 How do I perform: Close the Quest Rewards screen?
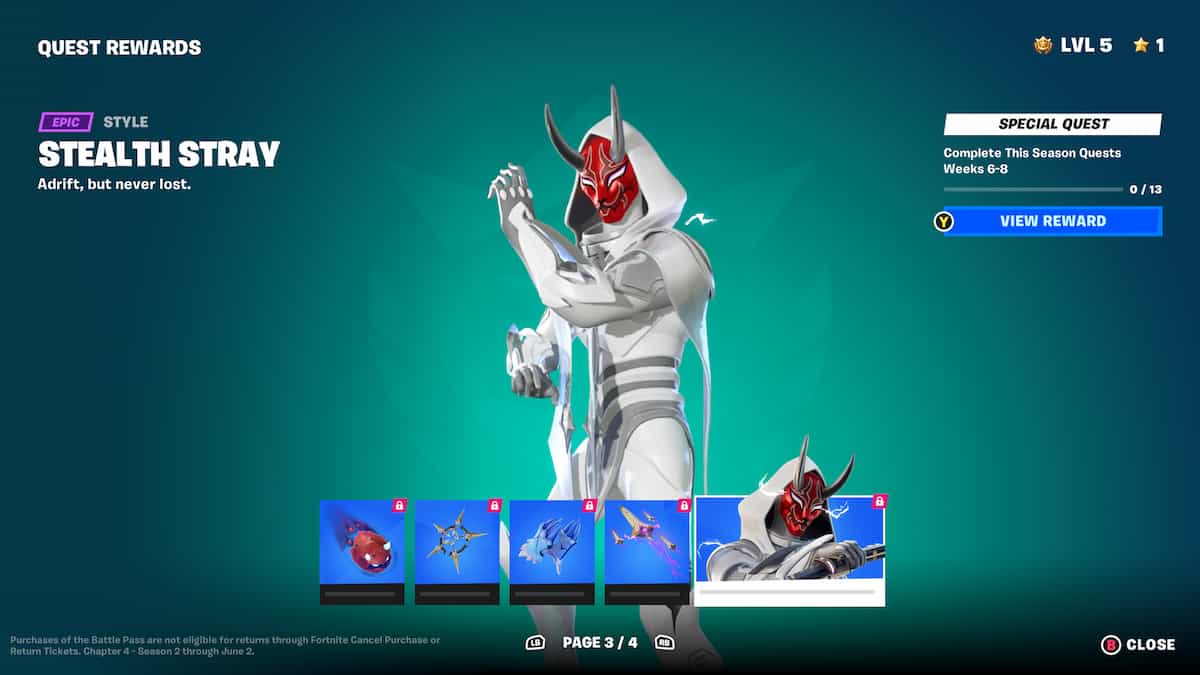[1139, 645]
